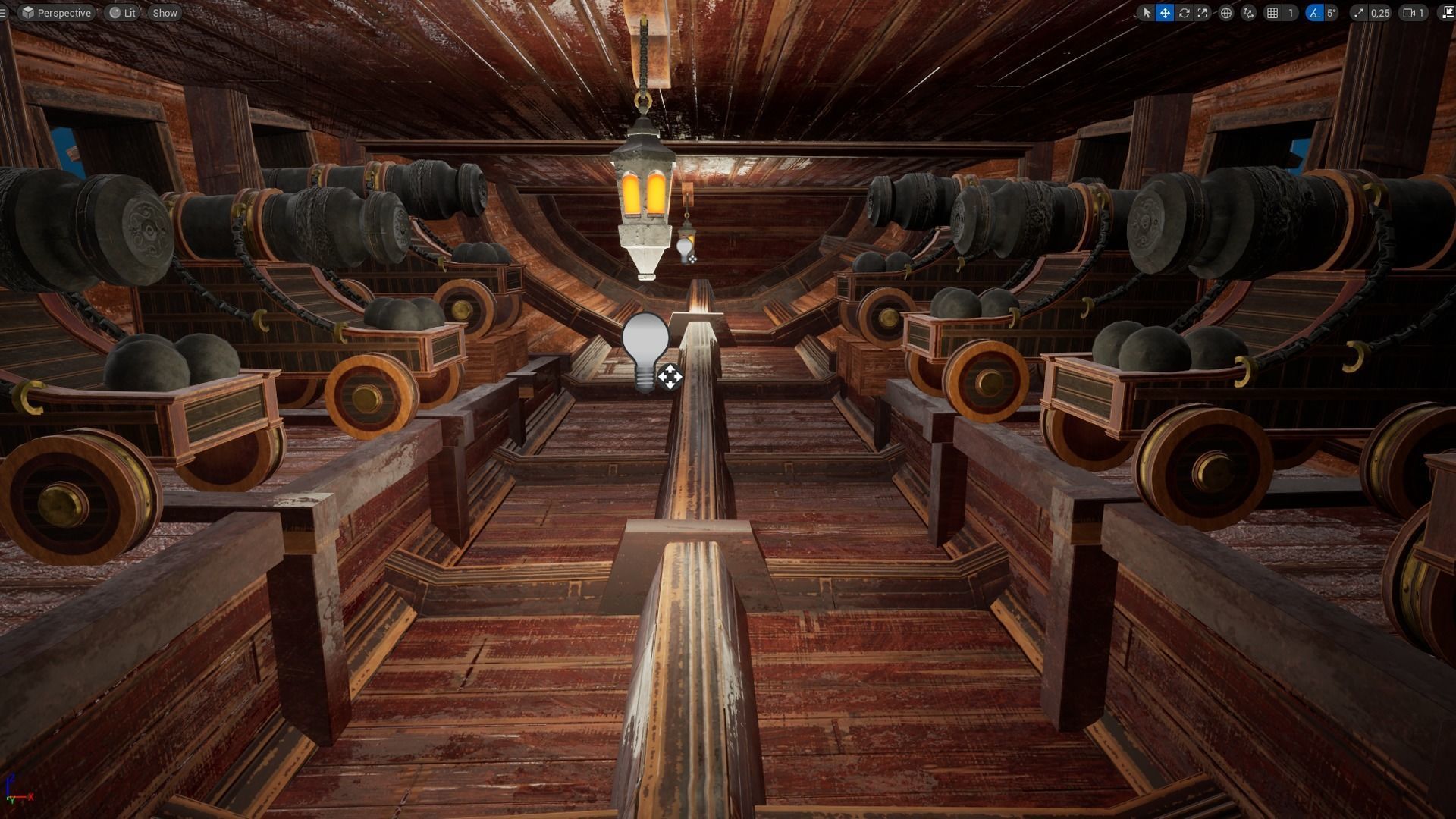
Task: Change the 5° rotation snap value
Action: pos(1331,13)
